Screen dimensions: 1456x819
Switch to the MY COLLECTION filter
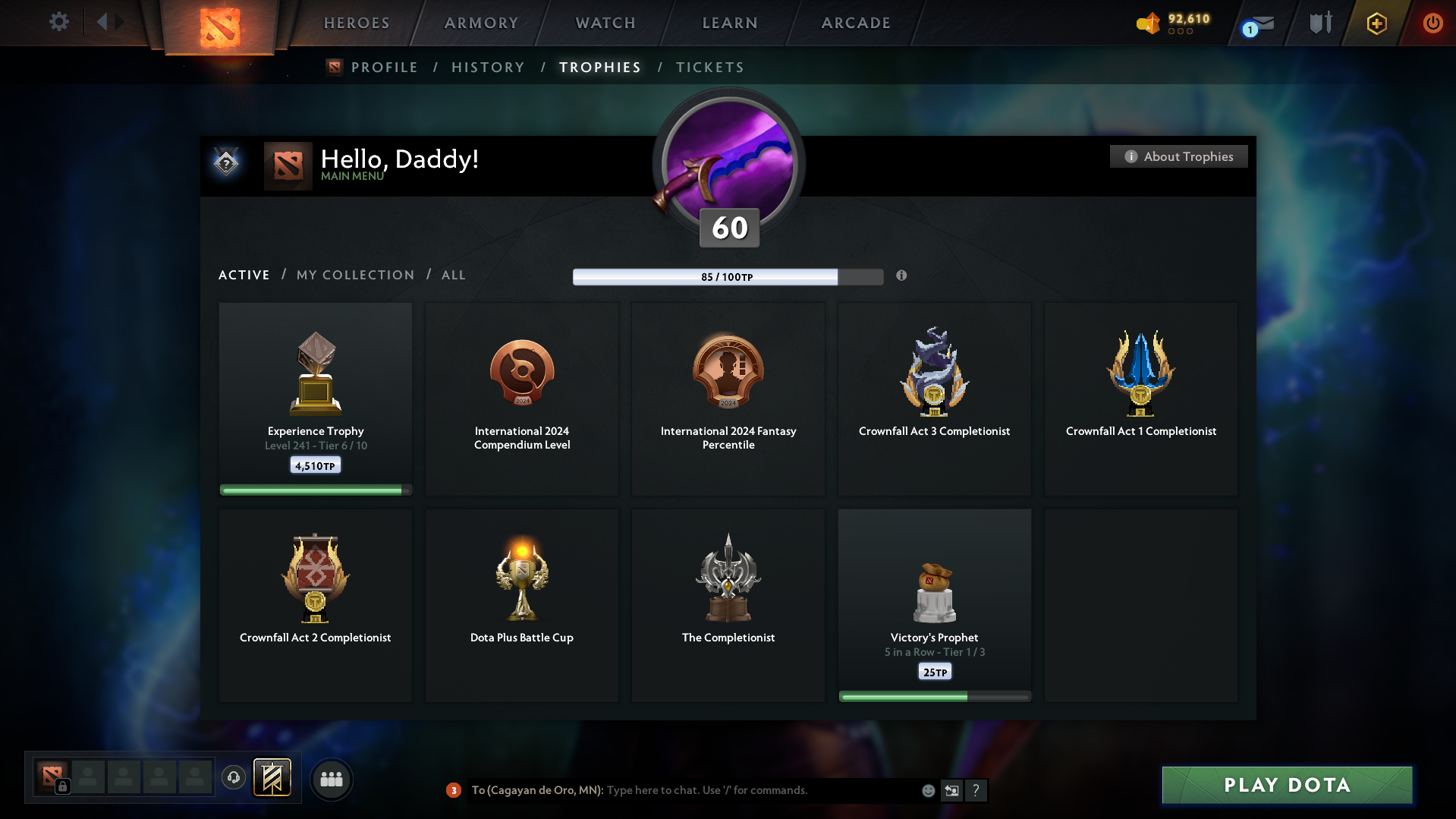click(x=354, y=275)
